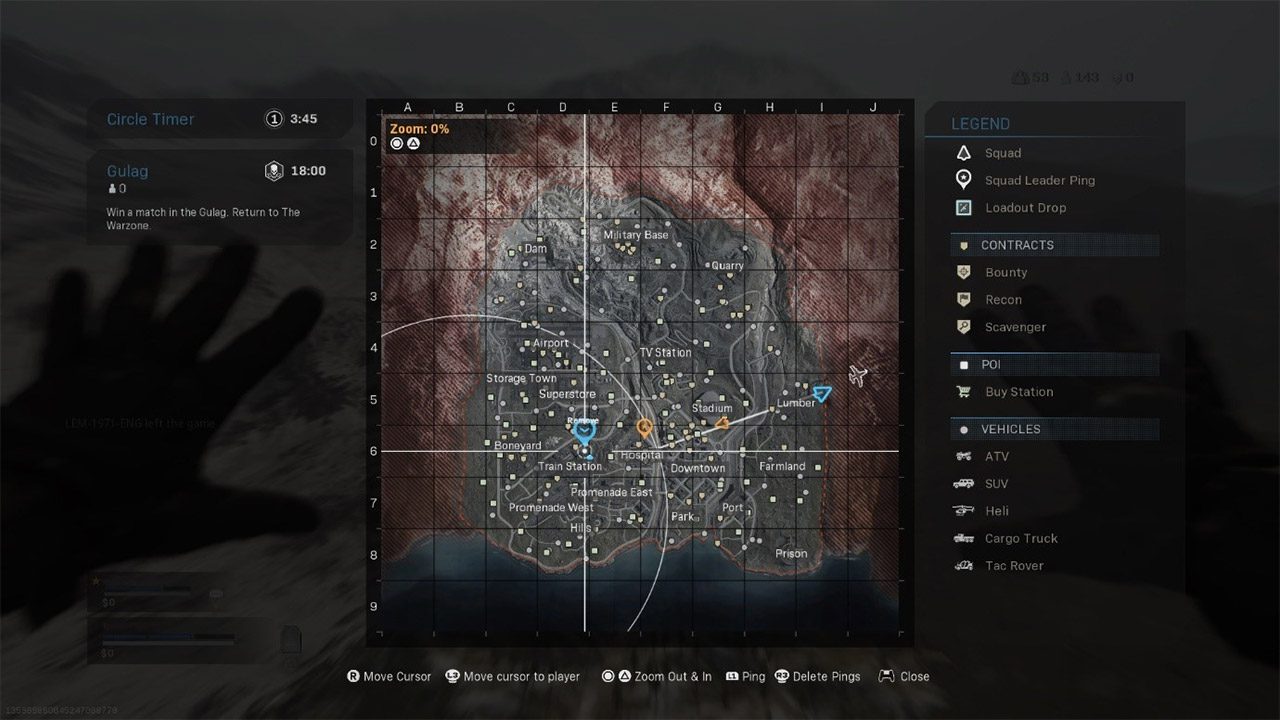This screenshot has height=720, width=1280.
Task: Click the Prison location on the map
Action: (x=791, y=553)
